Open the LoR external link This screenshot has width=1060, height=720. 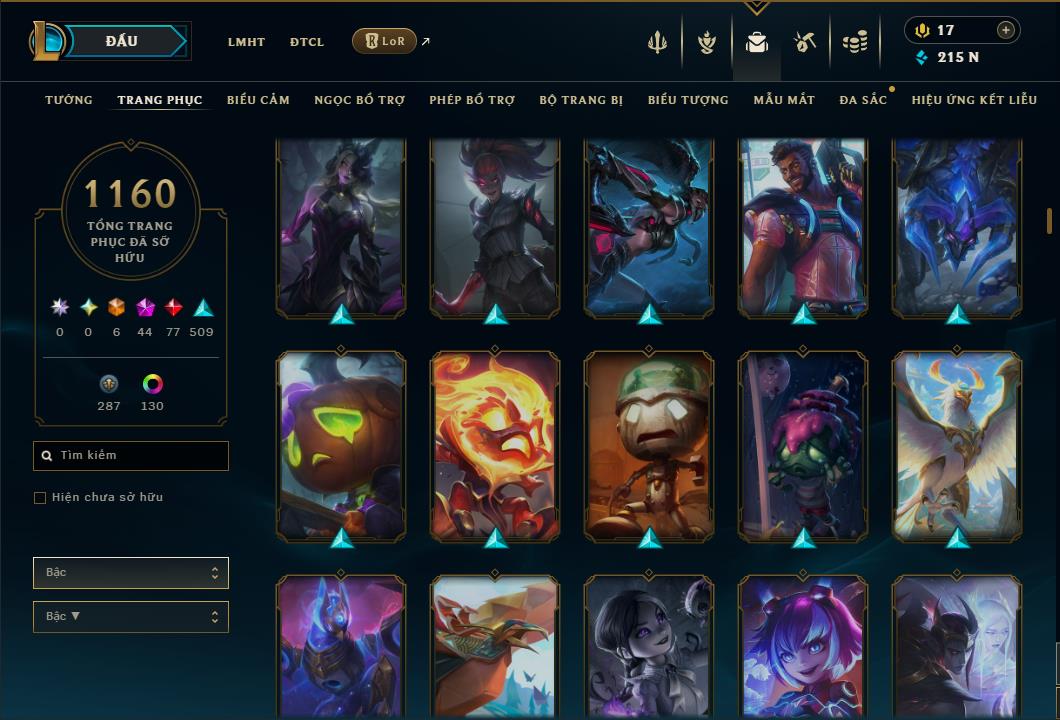tap(385, 41)
